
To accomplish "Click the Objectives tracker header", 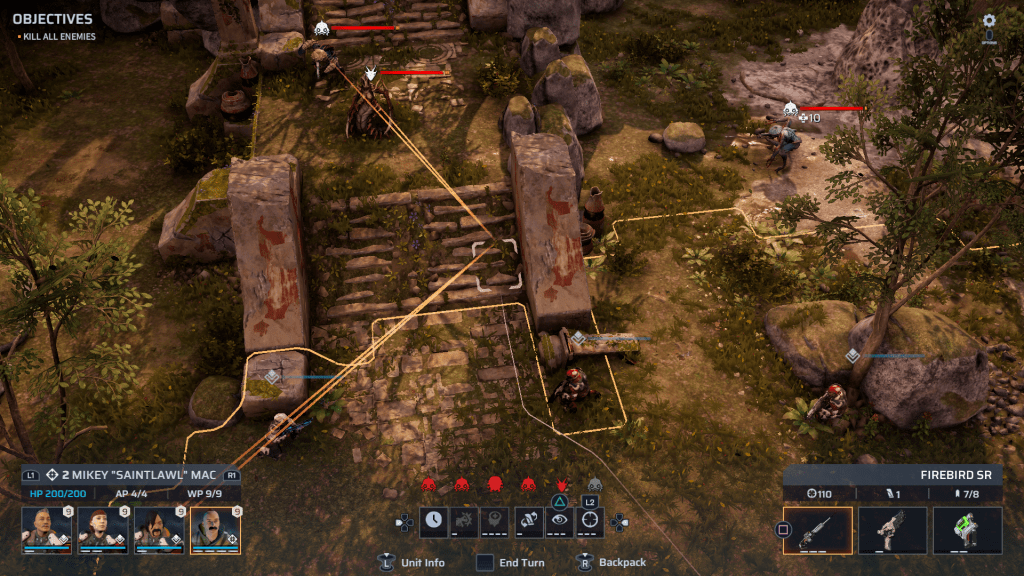I will click(52, 19).
